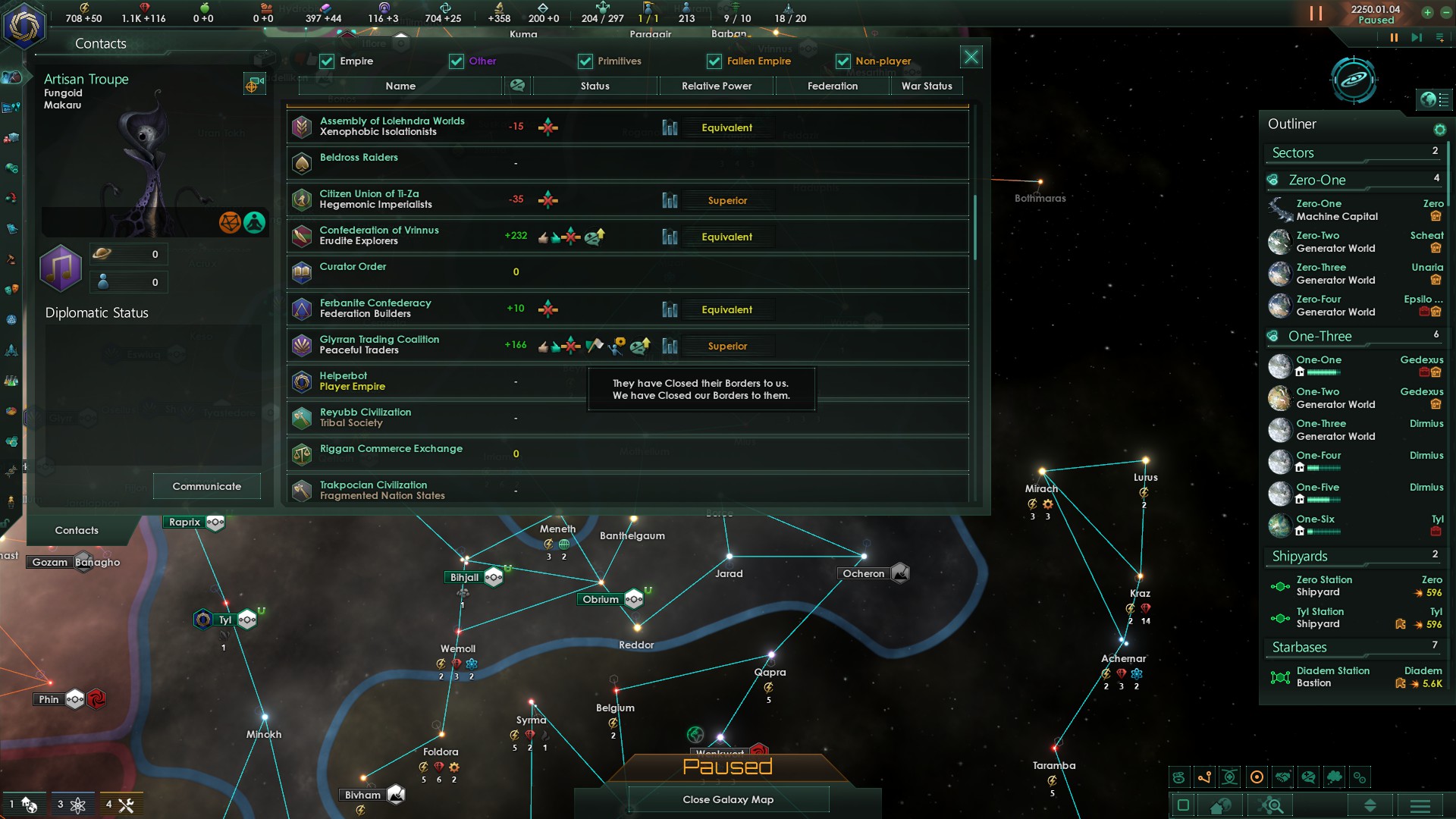The height and width of the screenshot is (819, 1456).
Task: Disable the Primitives filter
Action: pyautogui.click(x=585, y=61)
